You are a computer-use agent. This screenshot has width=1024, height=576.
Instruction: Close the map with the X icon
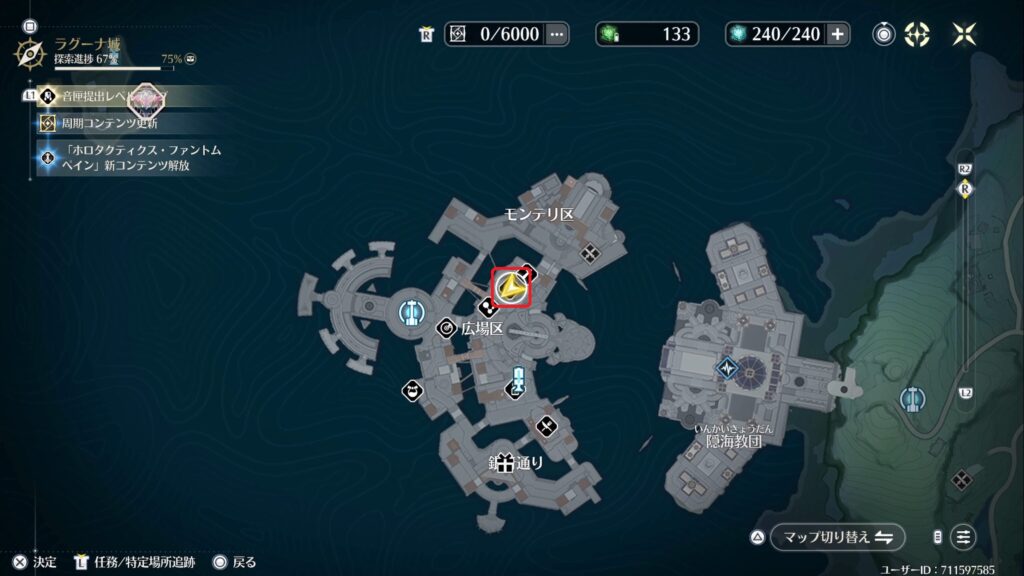point(964,34)
